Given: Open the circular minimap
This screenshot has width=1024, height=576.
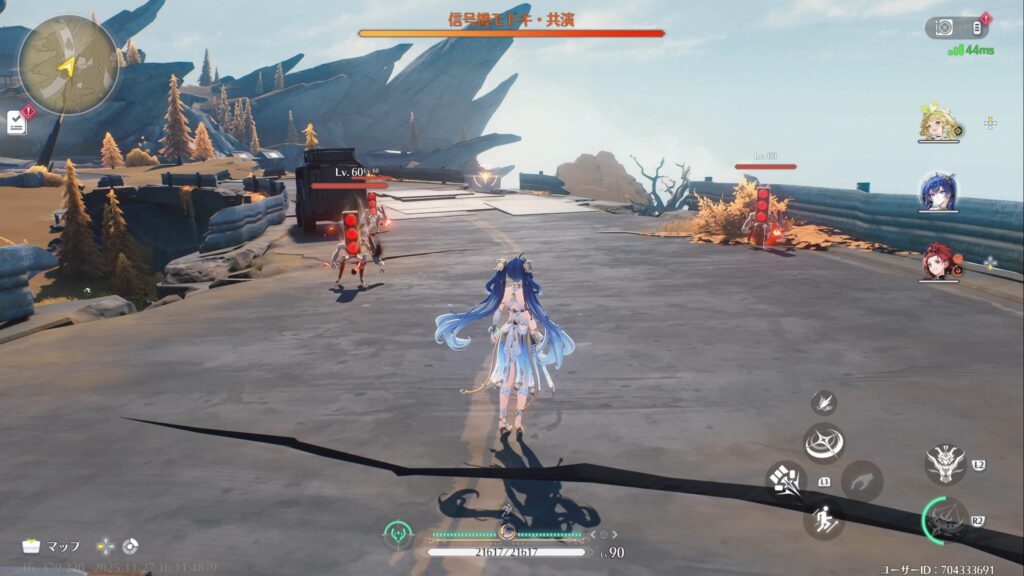Looking at the screenshot, I should click(68, 65).
